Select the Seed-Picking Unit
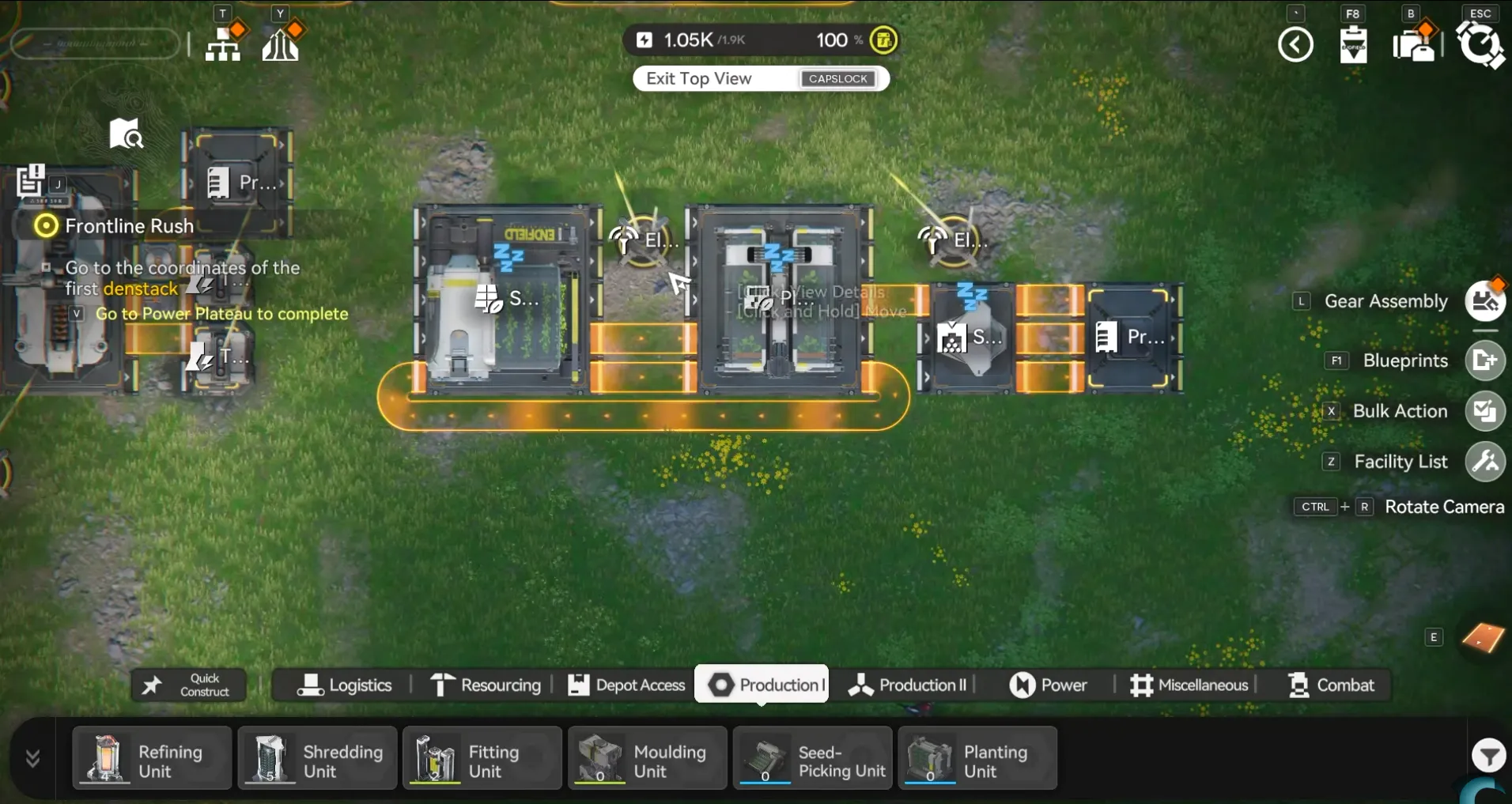This screenshot has height=804, width=1512. [x=812, y=758]
